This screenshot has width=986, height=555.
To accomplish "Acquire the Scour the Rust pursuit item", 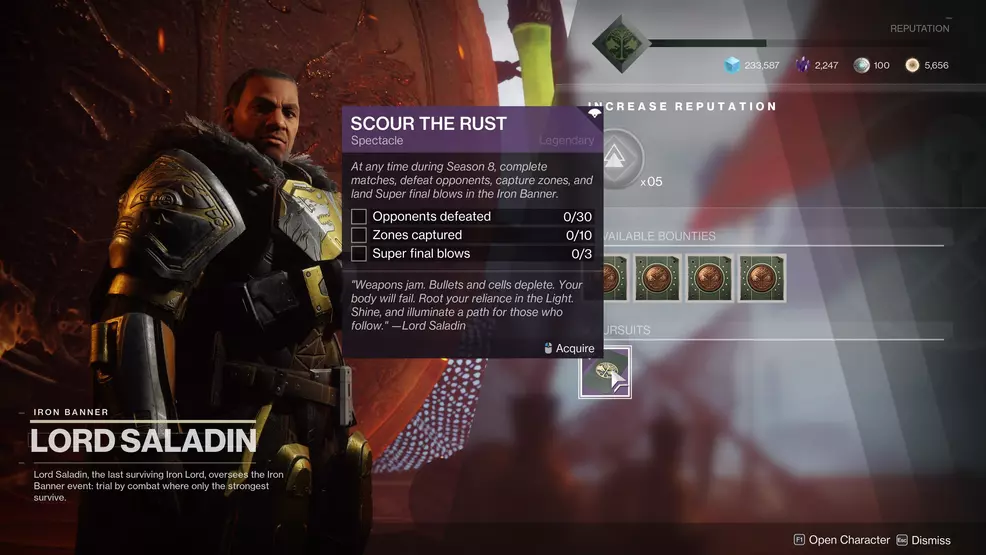I will coord(604,371).
